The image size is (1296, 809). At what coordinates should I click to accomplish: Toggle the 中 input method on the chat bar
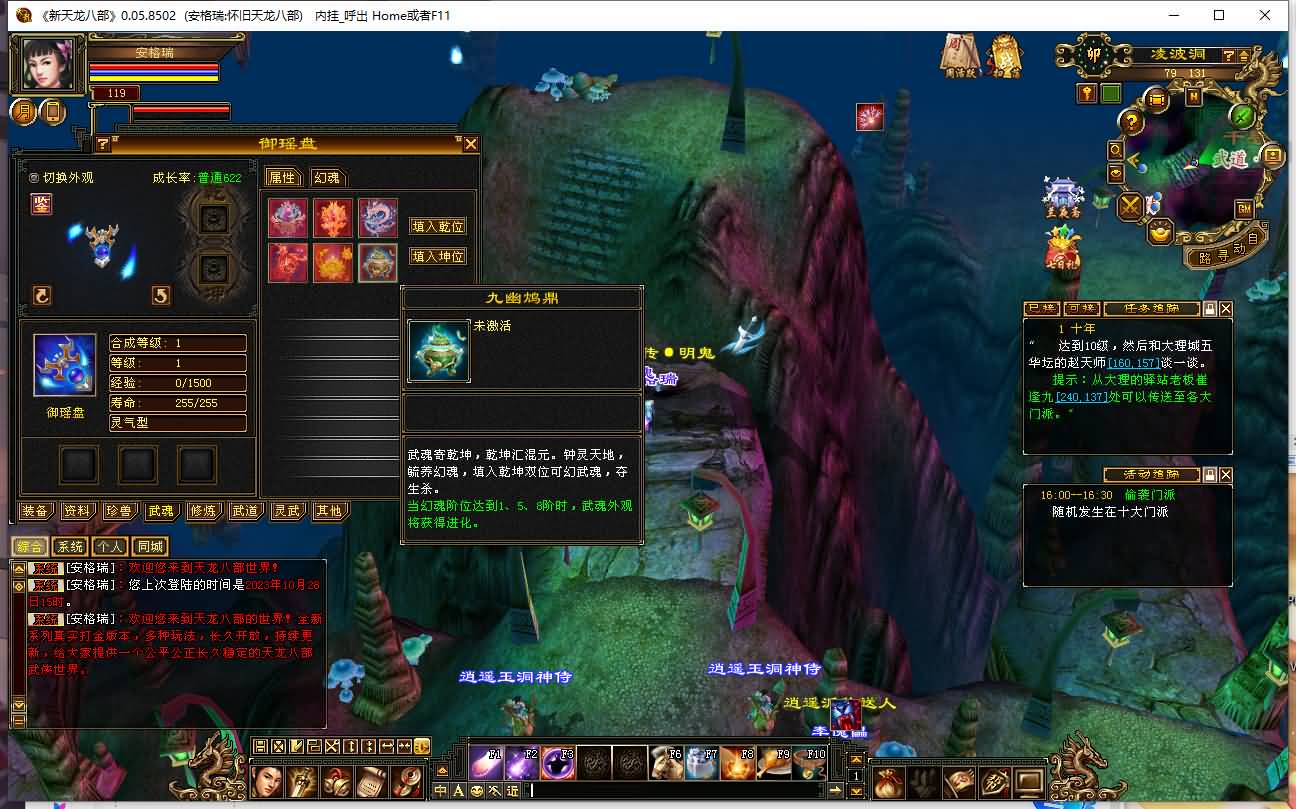(440, 790)
